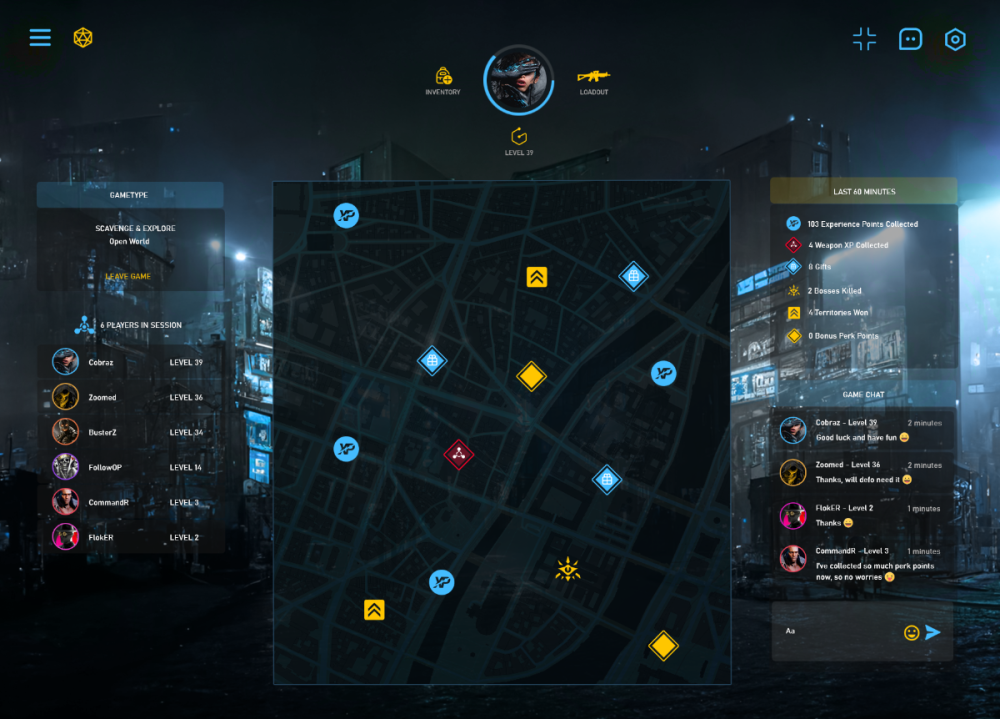Click the yellow dice icon

point(83,38)
